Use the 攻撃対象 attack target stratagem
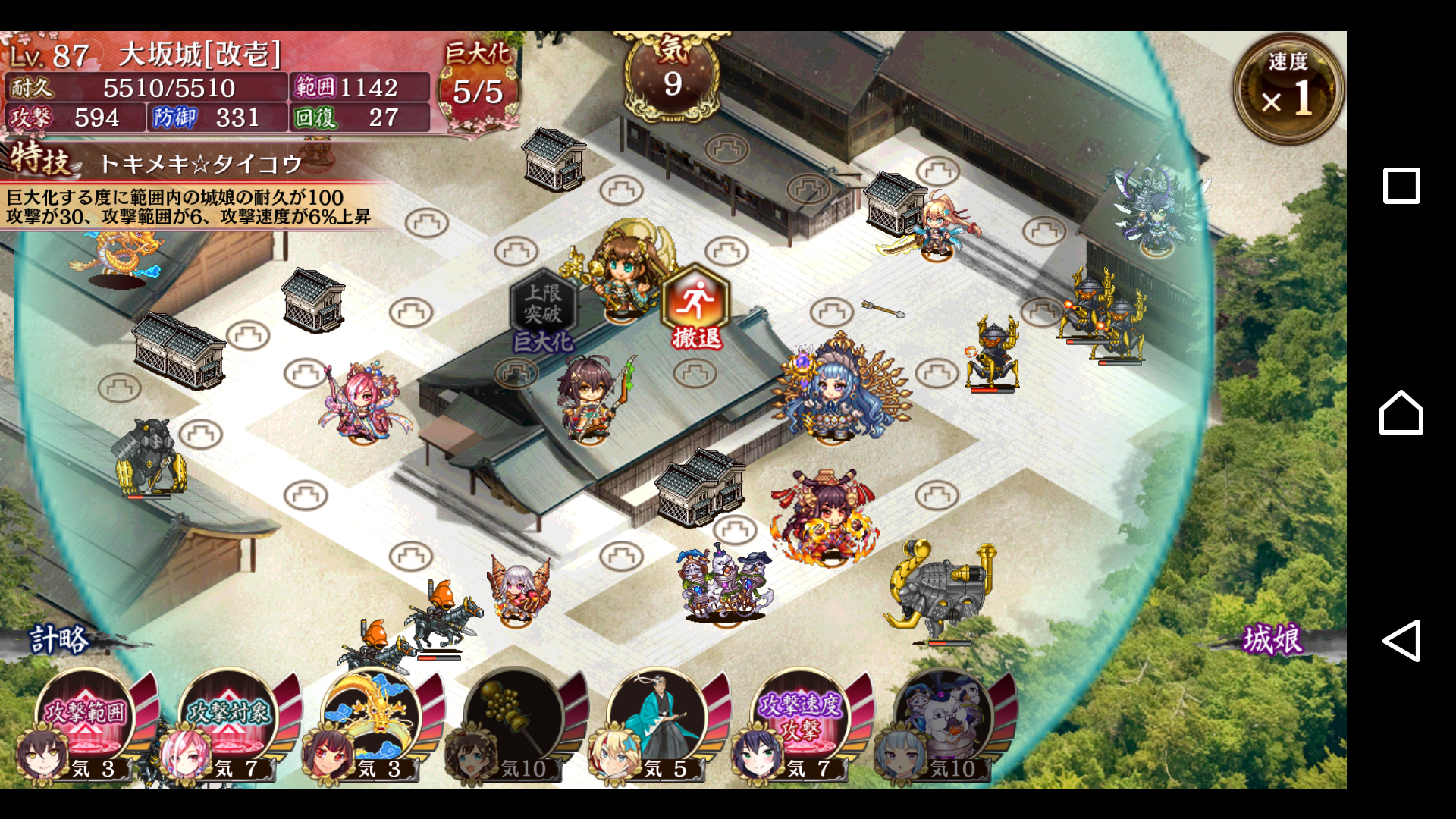The image size is (1456, 819). click(229, 717)
